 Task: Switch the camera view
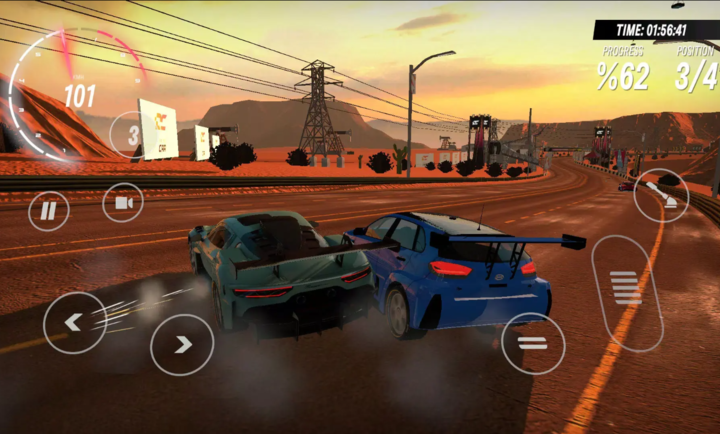[123, 203]
